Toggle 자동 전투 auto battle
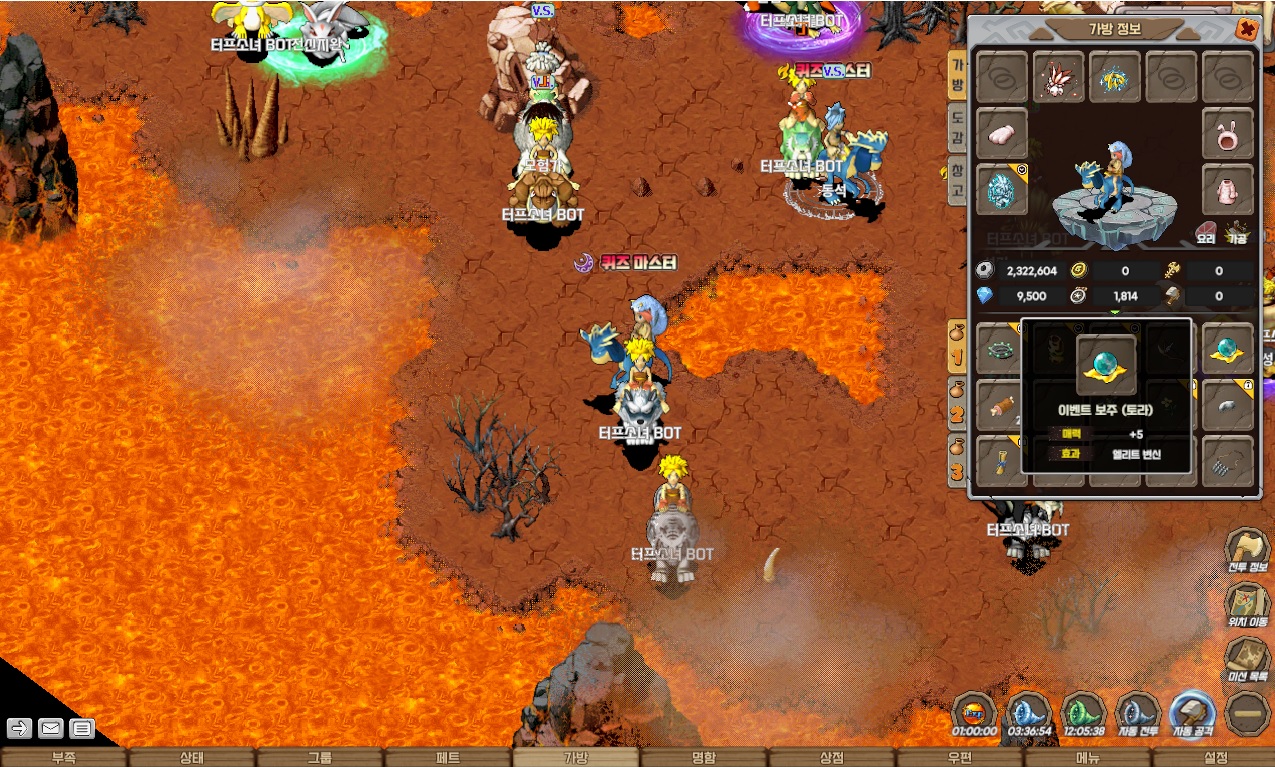This screenshot has width=1275, height=767. (1137, 714)
